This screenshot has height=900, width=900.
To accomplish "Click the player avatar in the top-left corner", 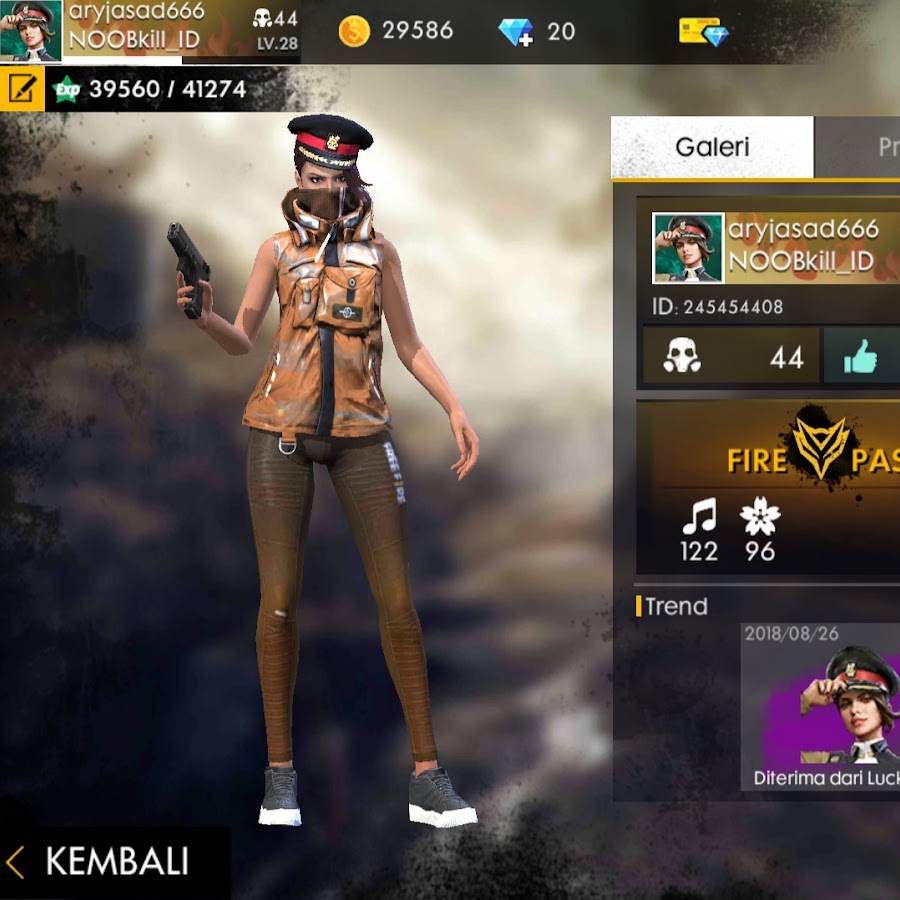I will point(30,31).
